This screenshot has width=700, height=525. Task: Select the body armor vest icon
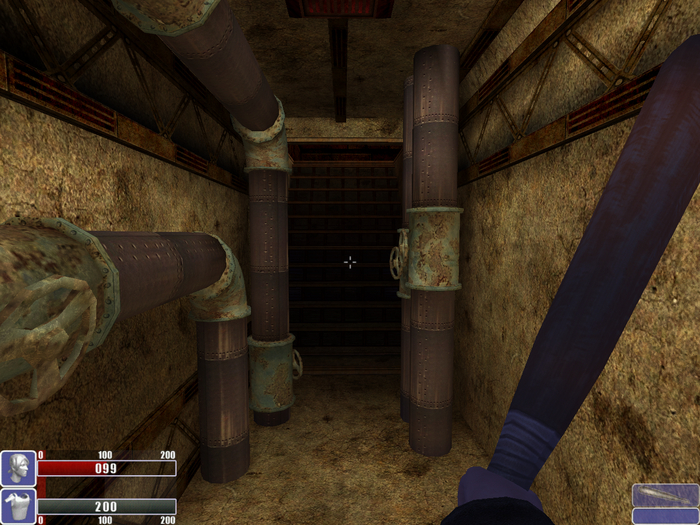(x=18, y=506)
